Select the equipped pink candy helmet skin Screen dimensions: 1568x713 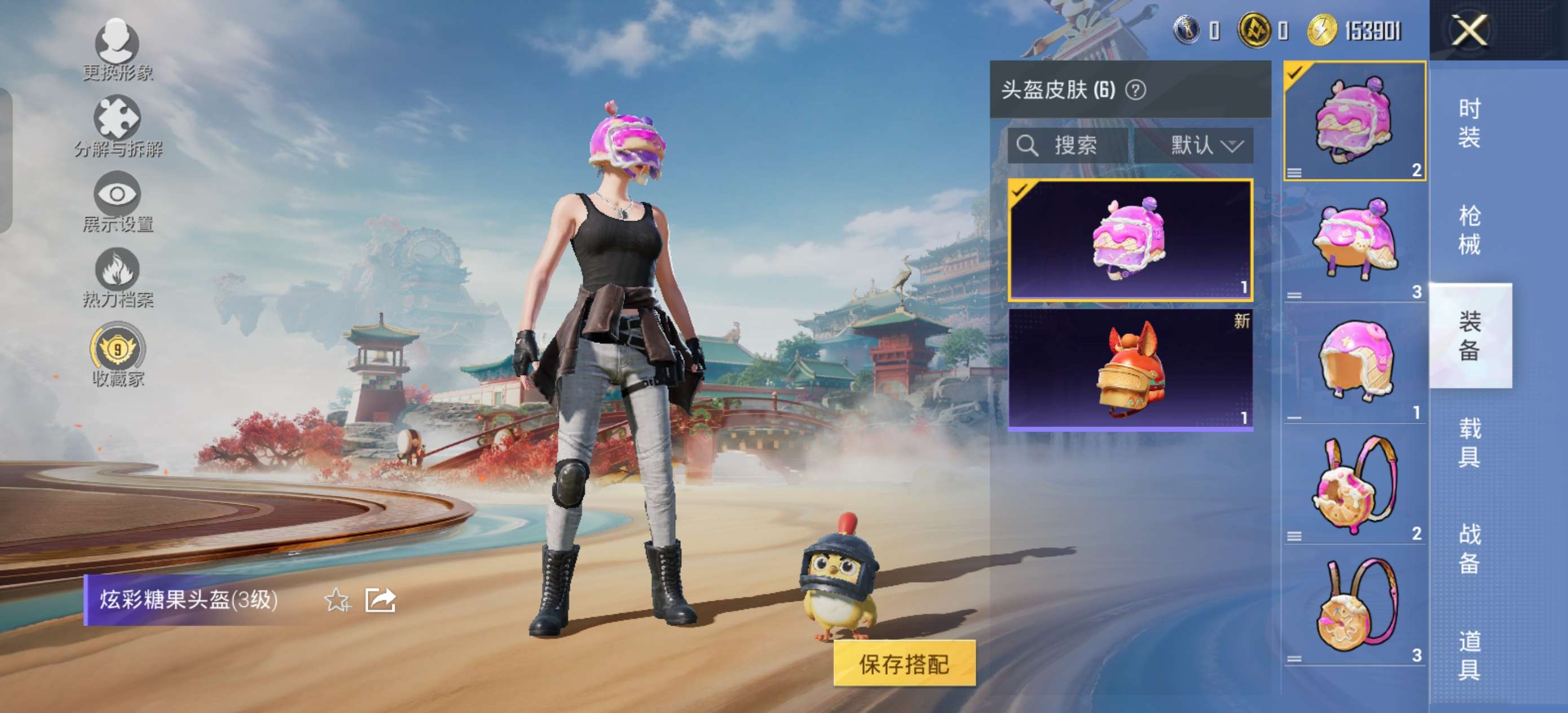coord(1130,240)
